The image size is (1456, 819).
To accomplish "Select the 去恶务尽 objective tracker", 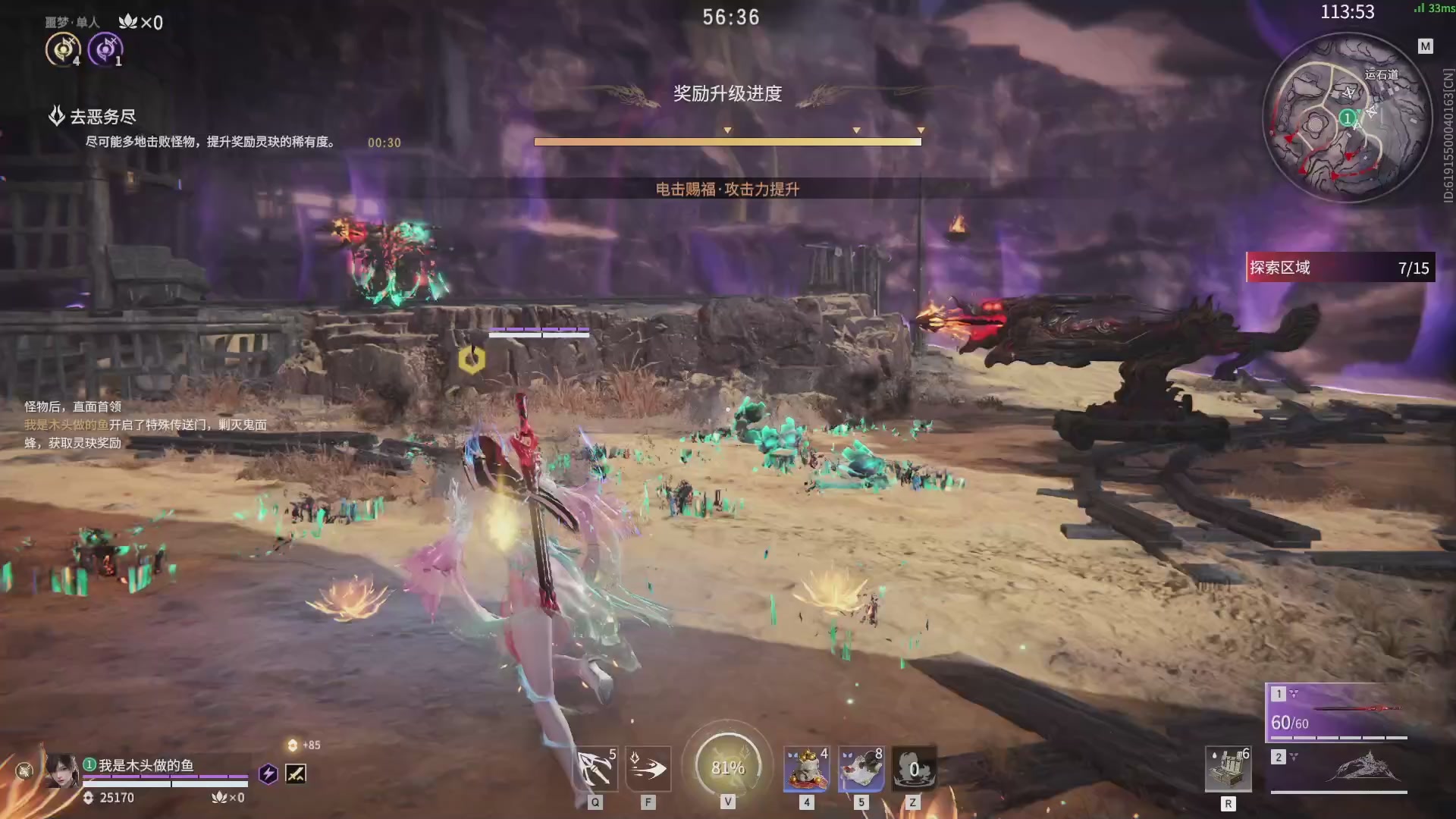I will (102, 117).
